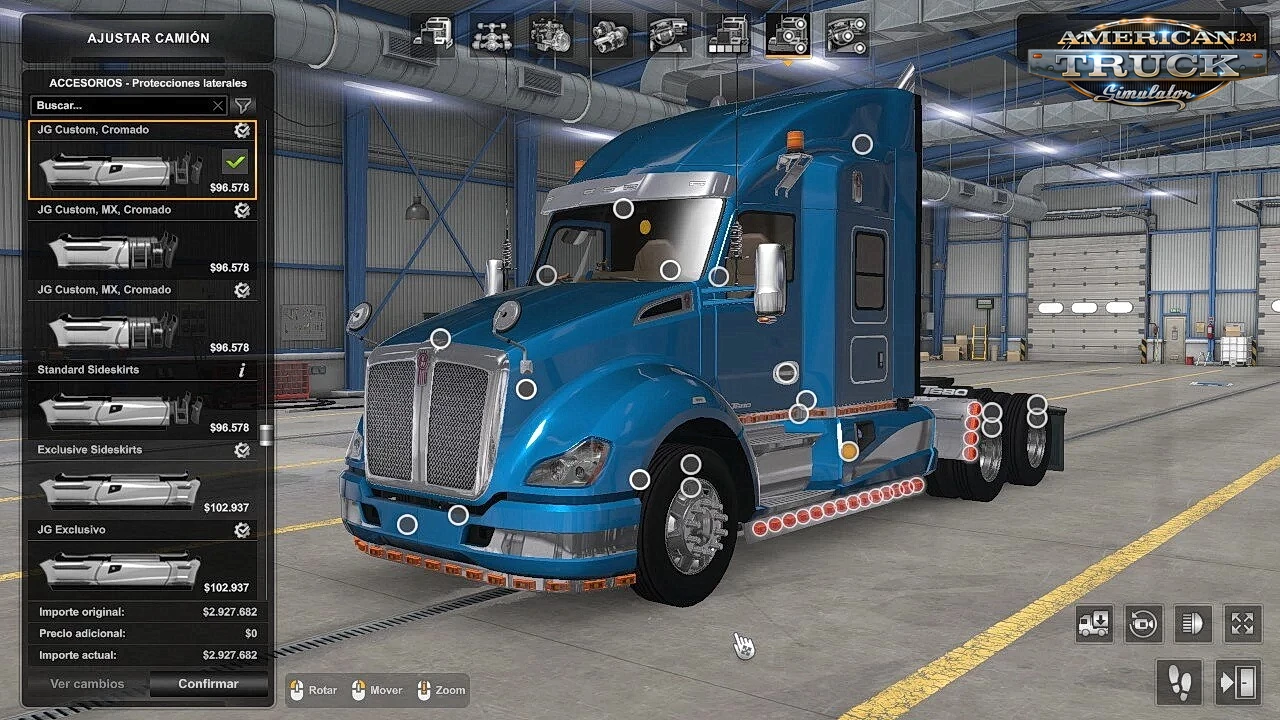Screen dimensions: 1280x720
Task: Clear the search box with the X
Action: pyautogui.click(x=218, y=105)
